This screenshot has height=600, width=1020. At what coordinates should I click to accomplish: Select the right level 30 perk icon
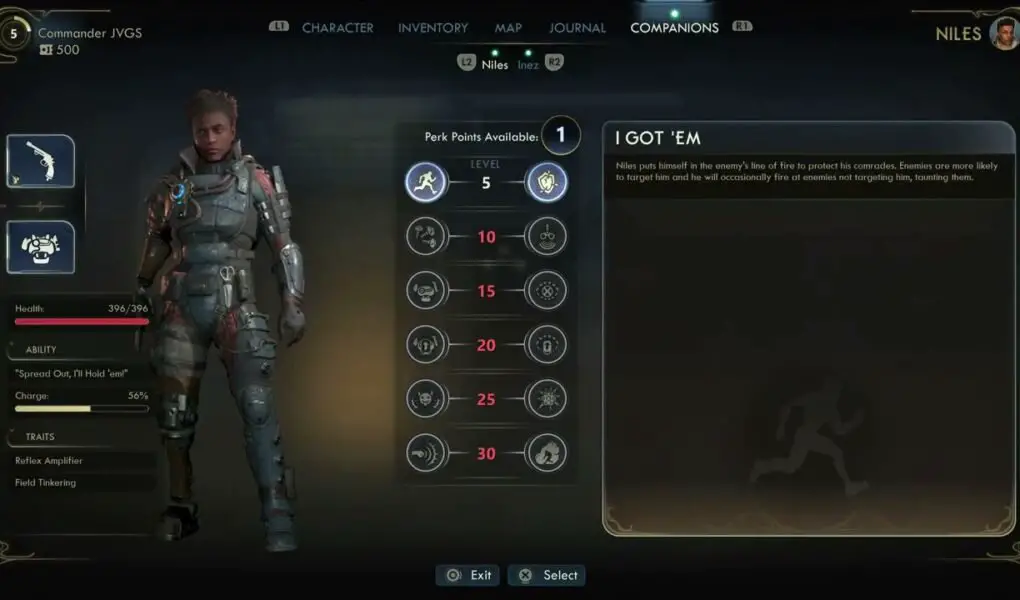[x=547, y=453]
